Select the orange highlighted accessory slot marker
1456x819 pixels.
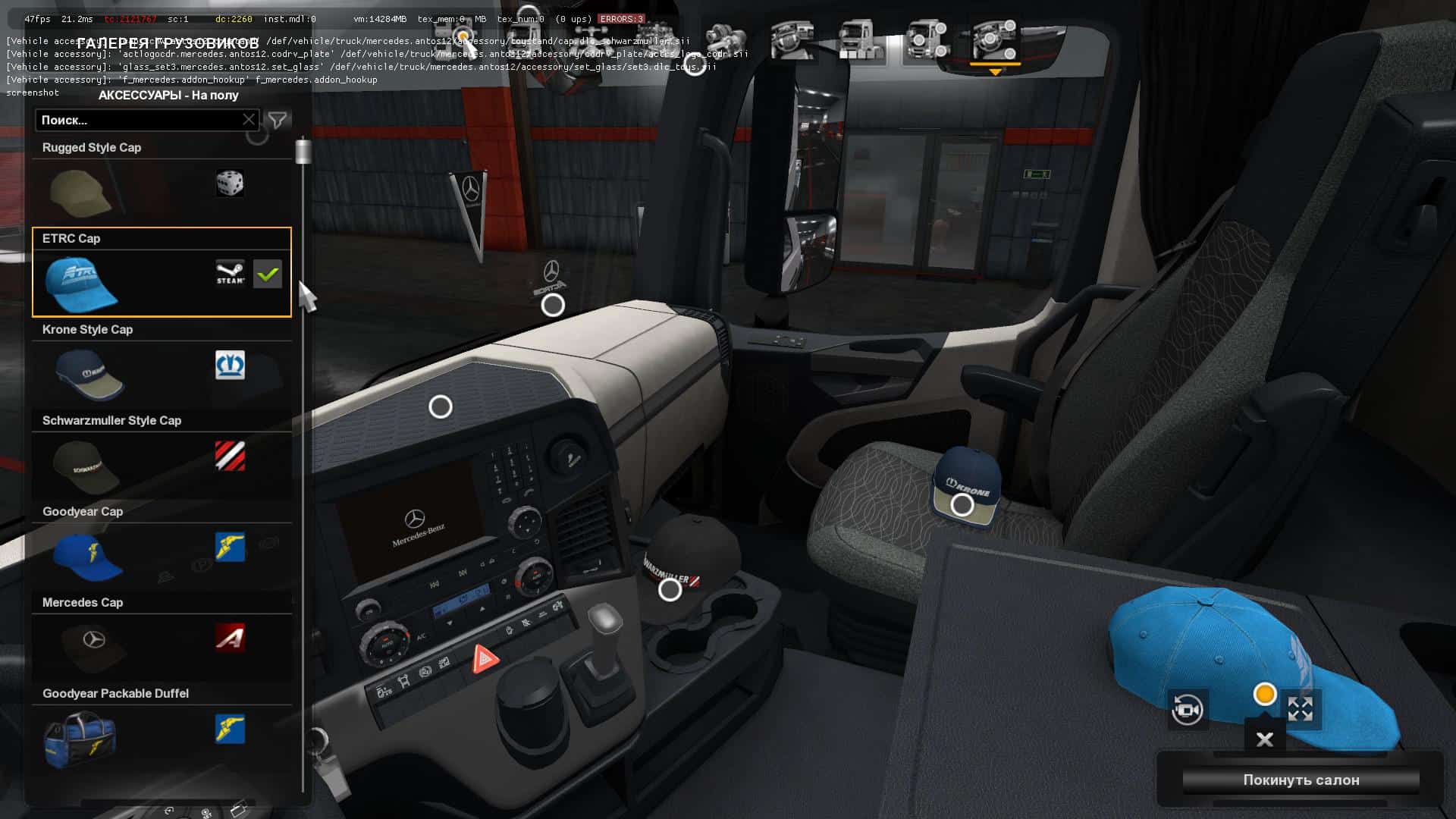click(x=1265, y=694)
